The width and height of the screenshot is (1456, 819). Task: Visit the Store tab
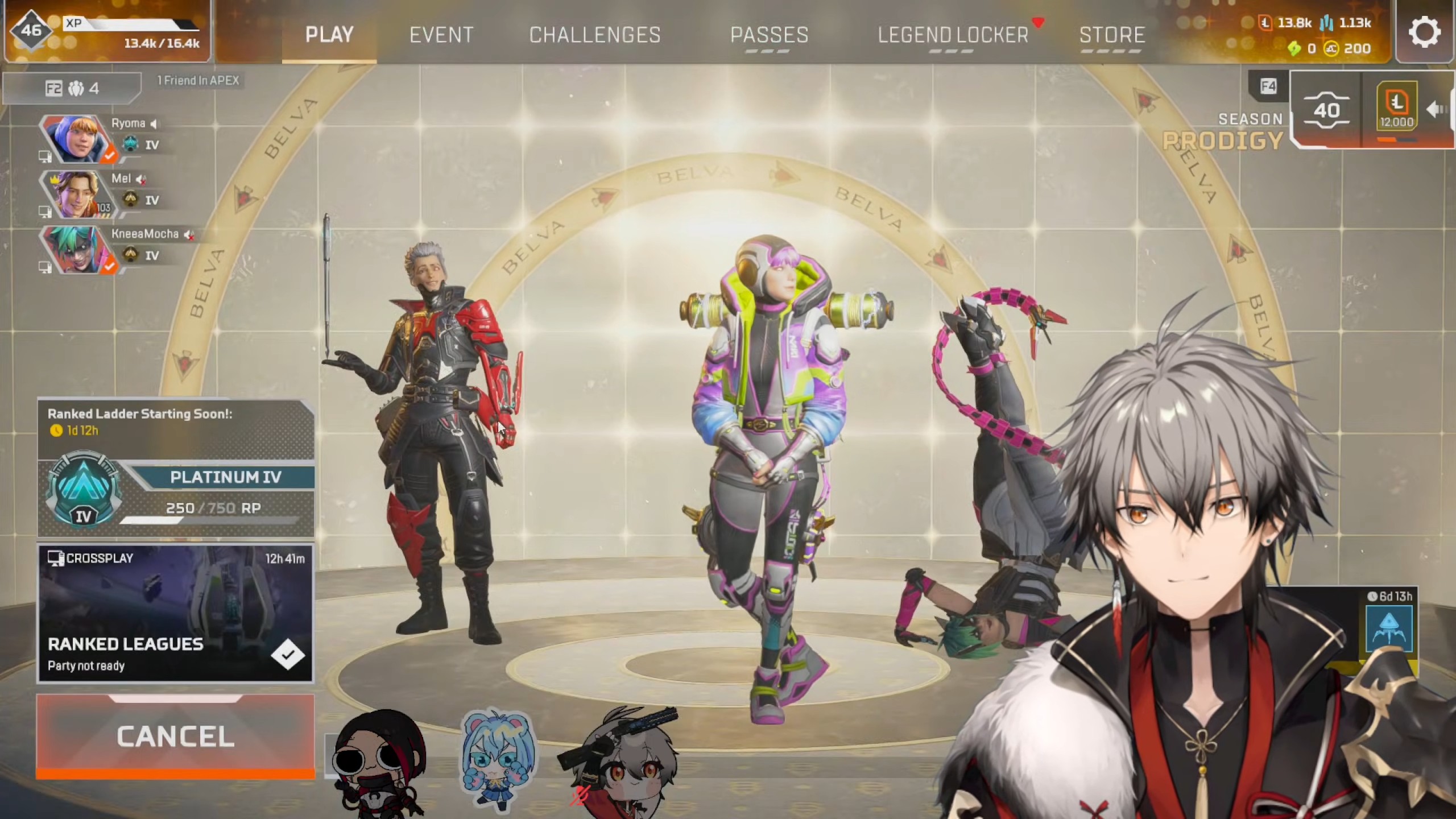click(x=1112, y=35)
